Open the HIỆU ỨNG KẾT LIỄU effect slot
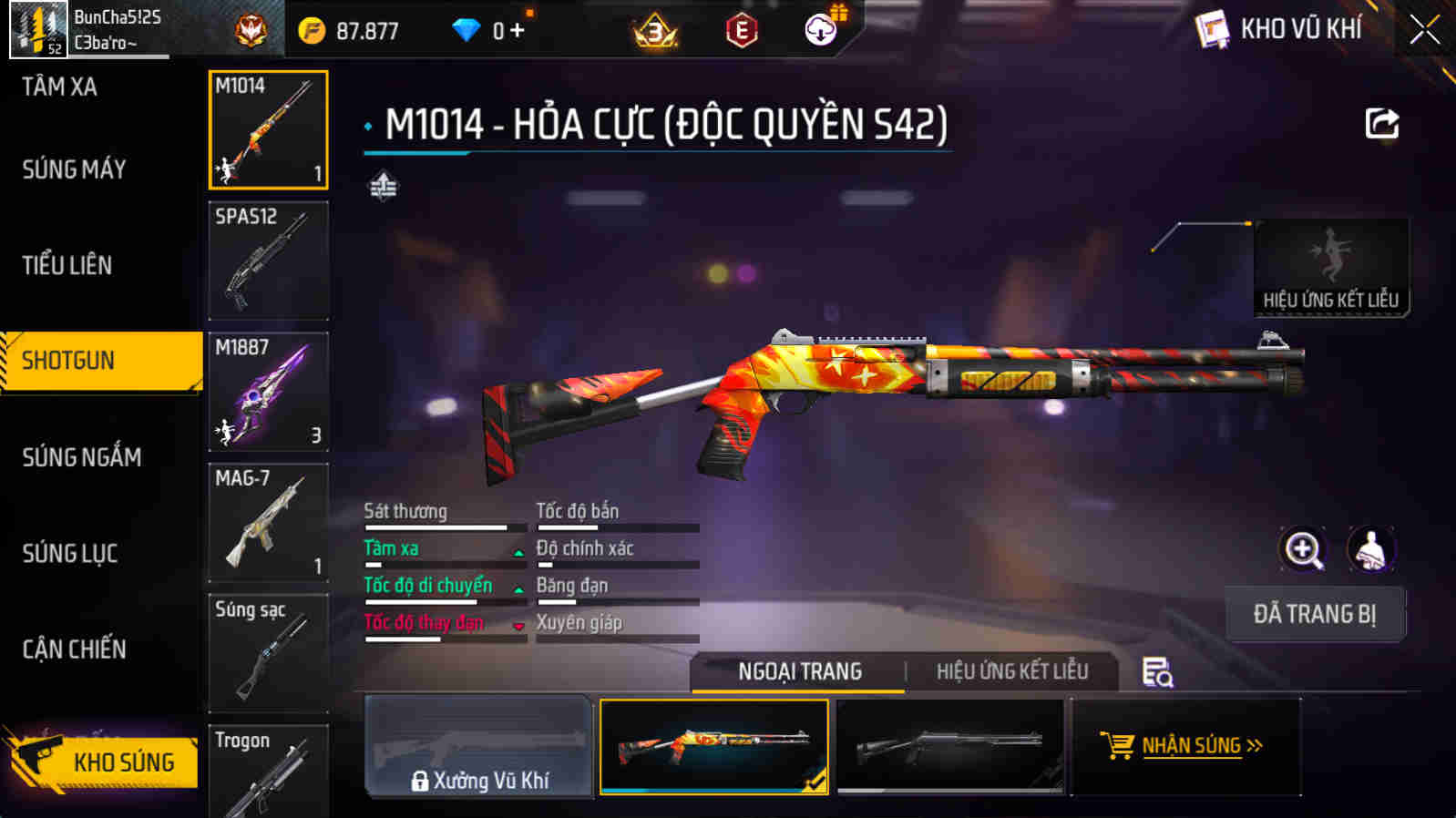The height and width of the screenshot is (818, 1456). [x=1330, y=267]
